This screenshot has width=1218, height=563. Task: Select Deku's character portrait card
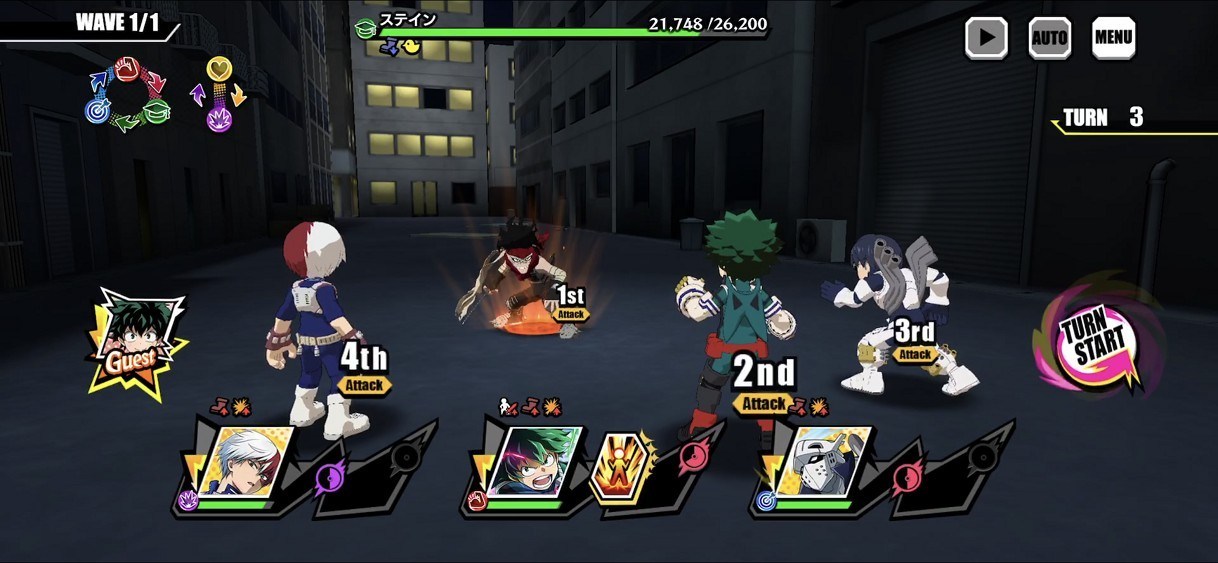point(533,463)
